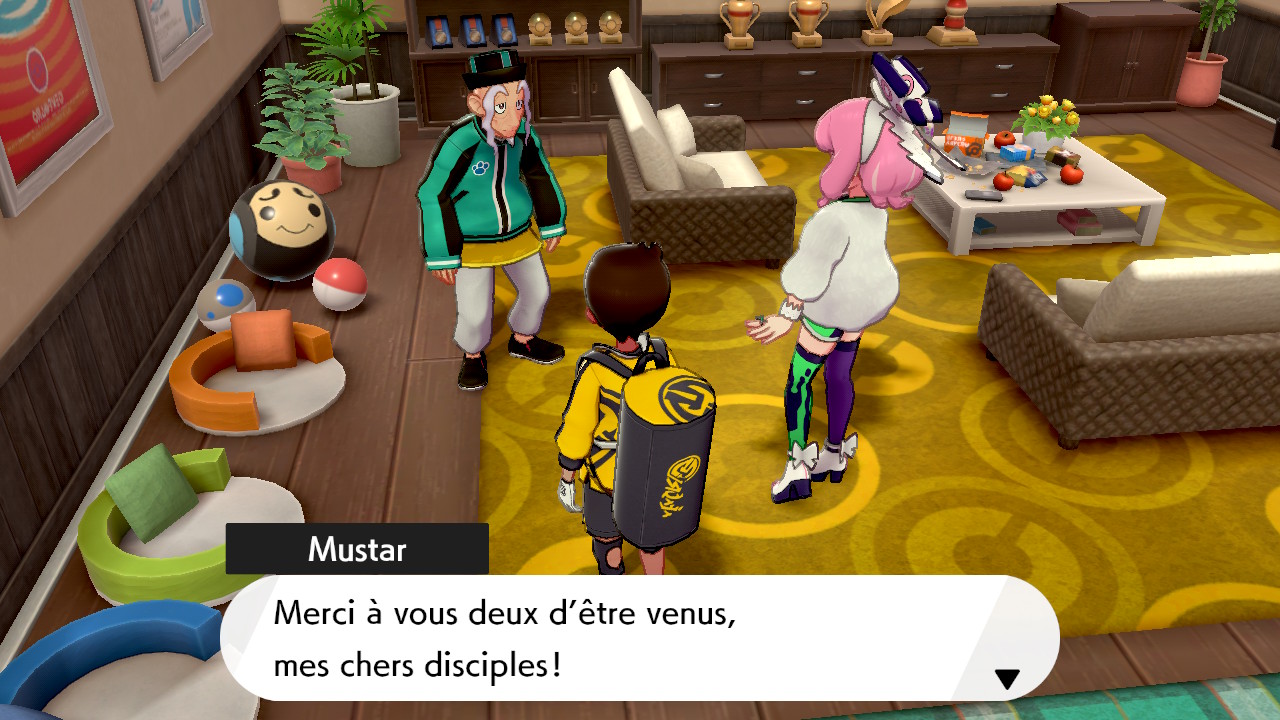Screen dimensions: 1280x720
Task: Advance dialogue with the black arrow indicator
Action: 1007,679
